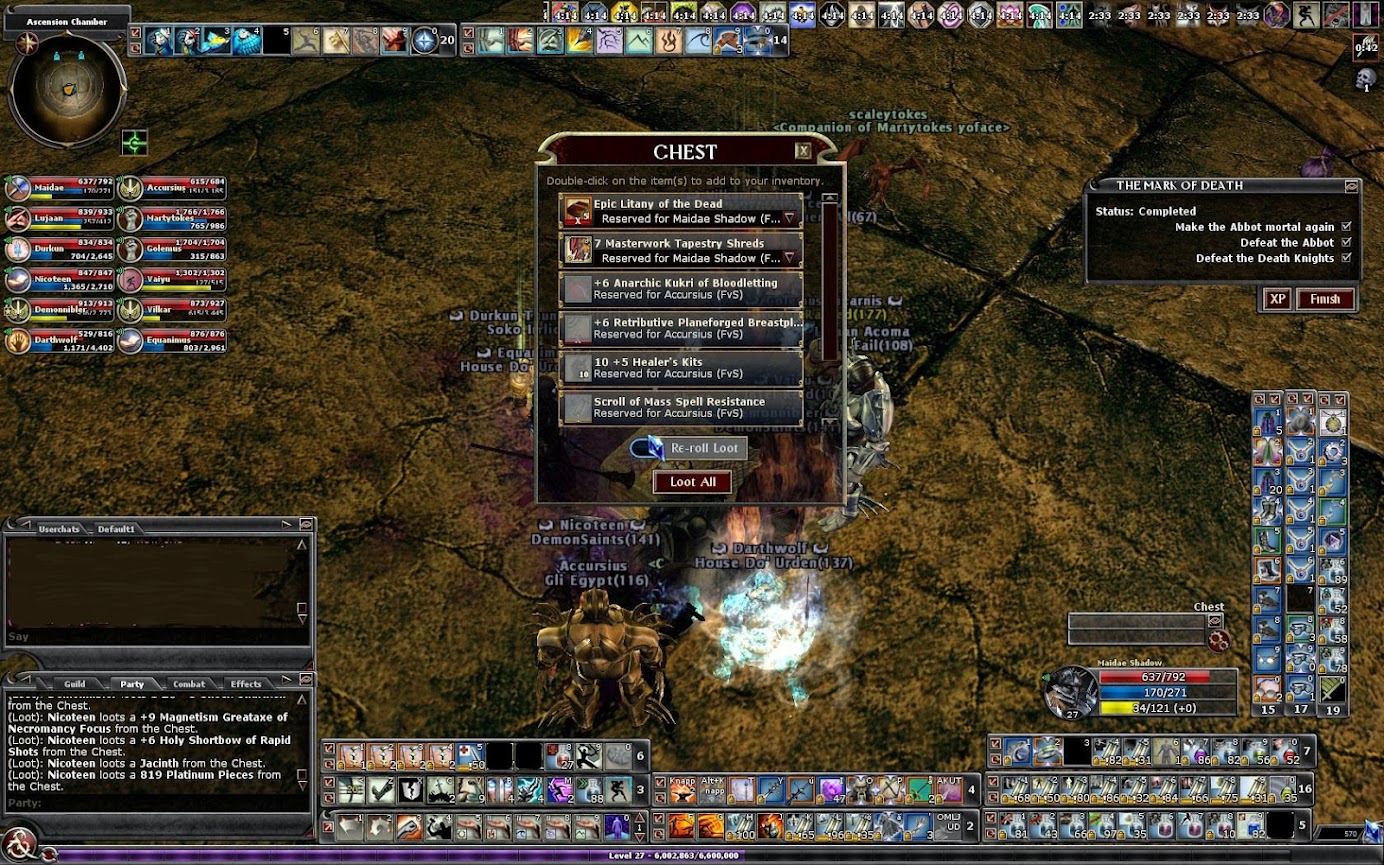The width and height of the screenshot is (1384, 865).
Task: Loot the Epic Litany of the Dead
Action: (680, 211)
